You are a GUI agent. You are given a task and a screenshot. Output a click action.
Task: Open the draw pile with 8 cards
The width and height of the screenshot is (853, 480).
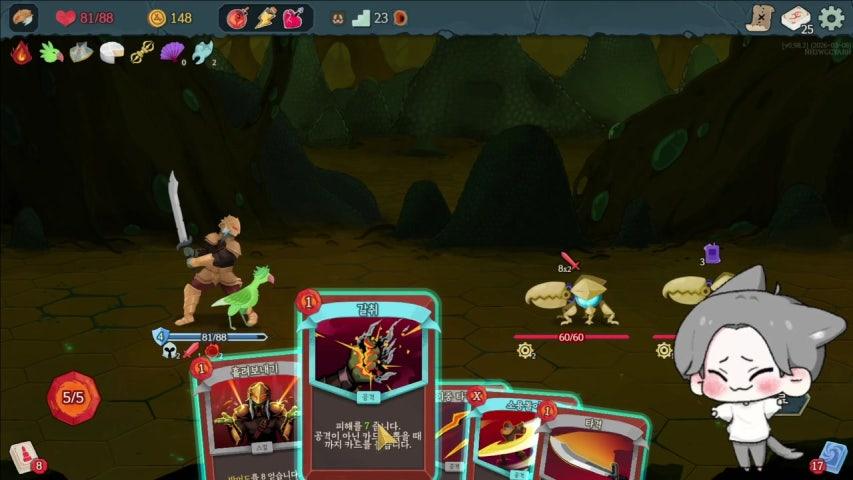coord(24,457)
